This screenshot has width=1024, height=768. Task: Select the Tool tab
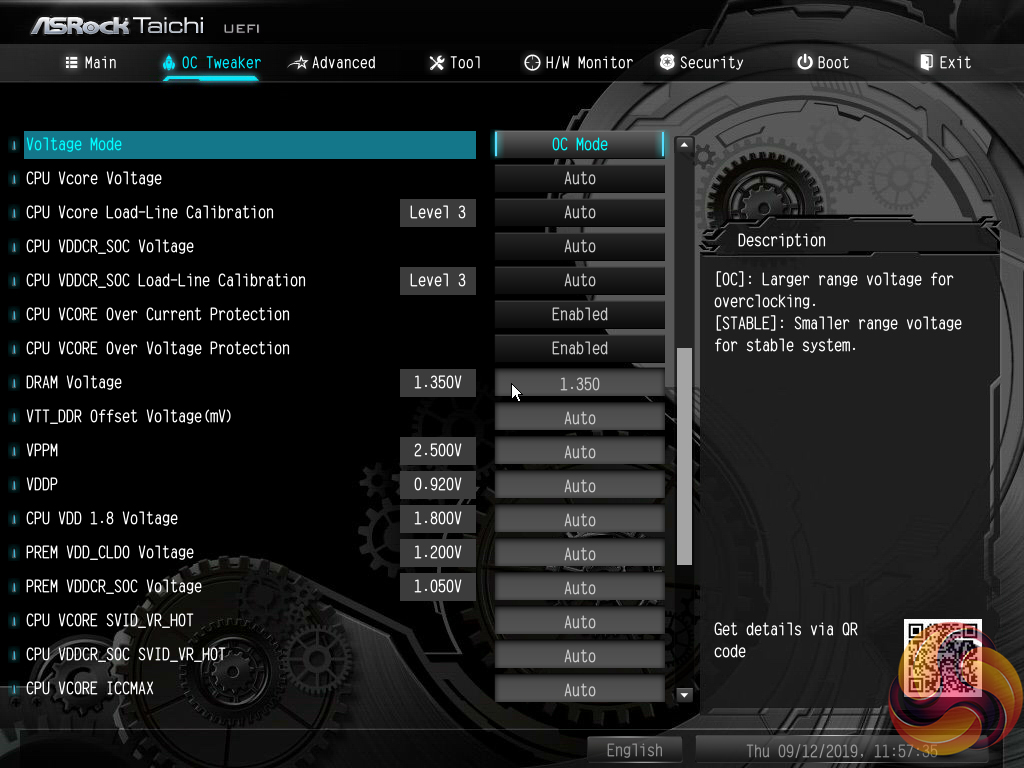pyautogui.click(x=455, y=62)
